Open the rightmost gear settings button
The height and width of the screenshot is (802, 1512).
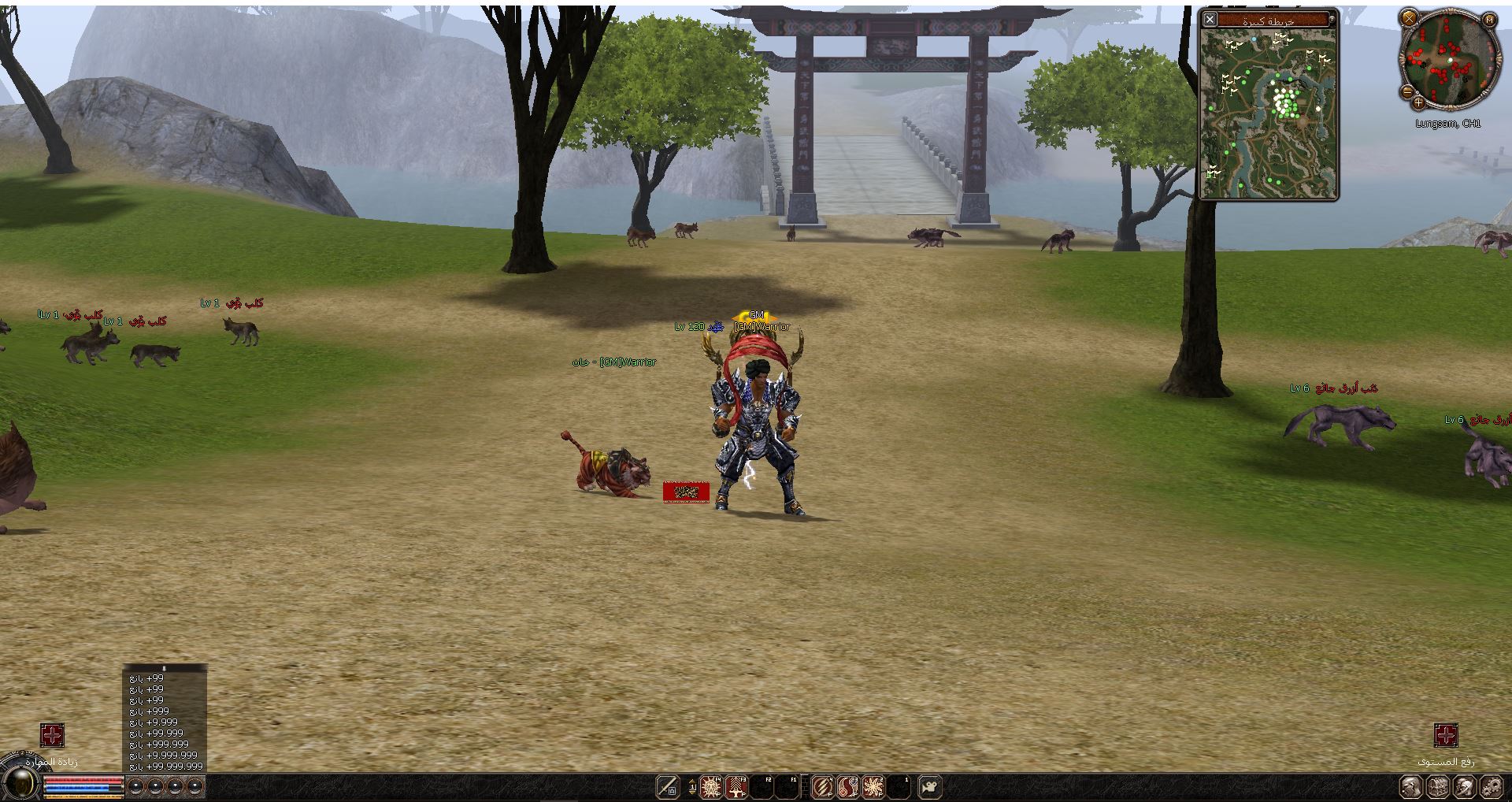pyautogui.click(x=1491, y=786)
